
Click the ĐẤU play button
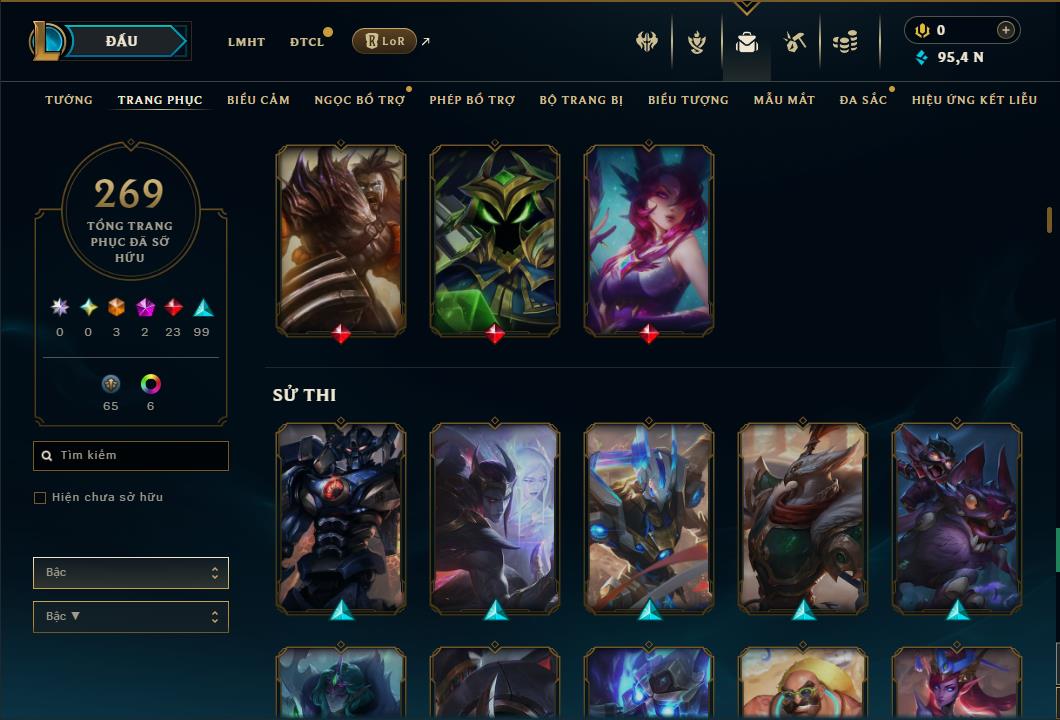(122, 41)
